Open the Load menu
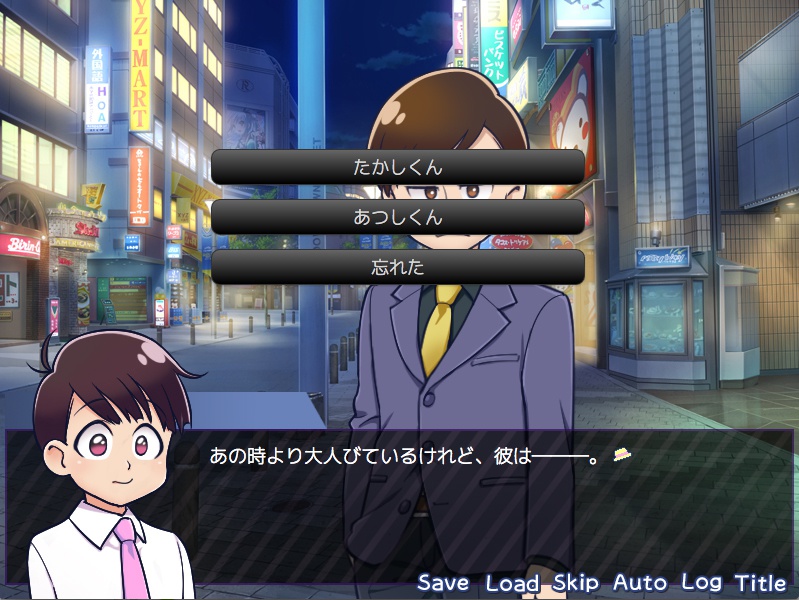Image resolution: width=799 pixels, height=600 pixels. click(512, 582)
